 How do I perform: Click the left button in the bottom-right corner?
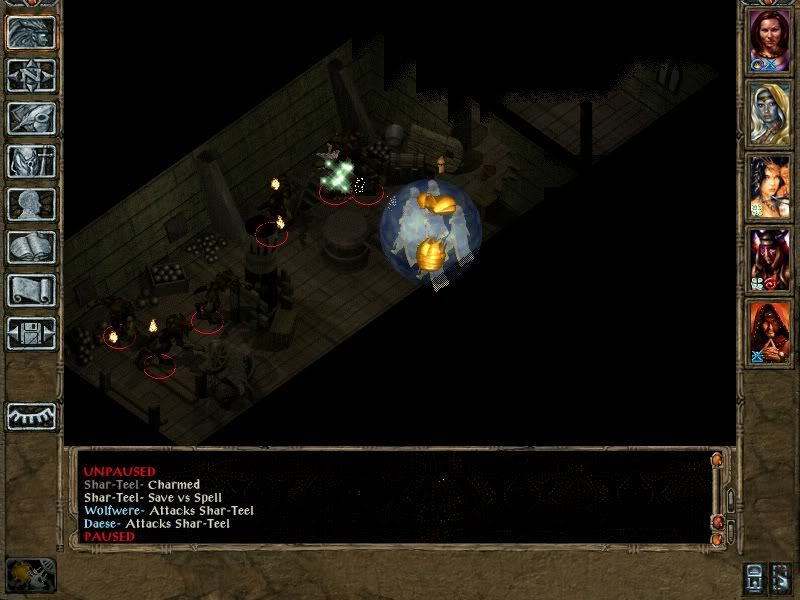tap(755, 577)
